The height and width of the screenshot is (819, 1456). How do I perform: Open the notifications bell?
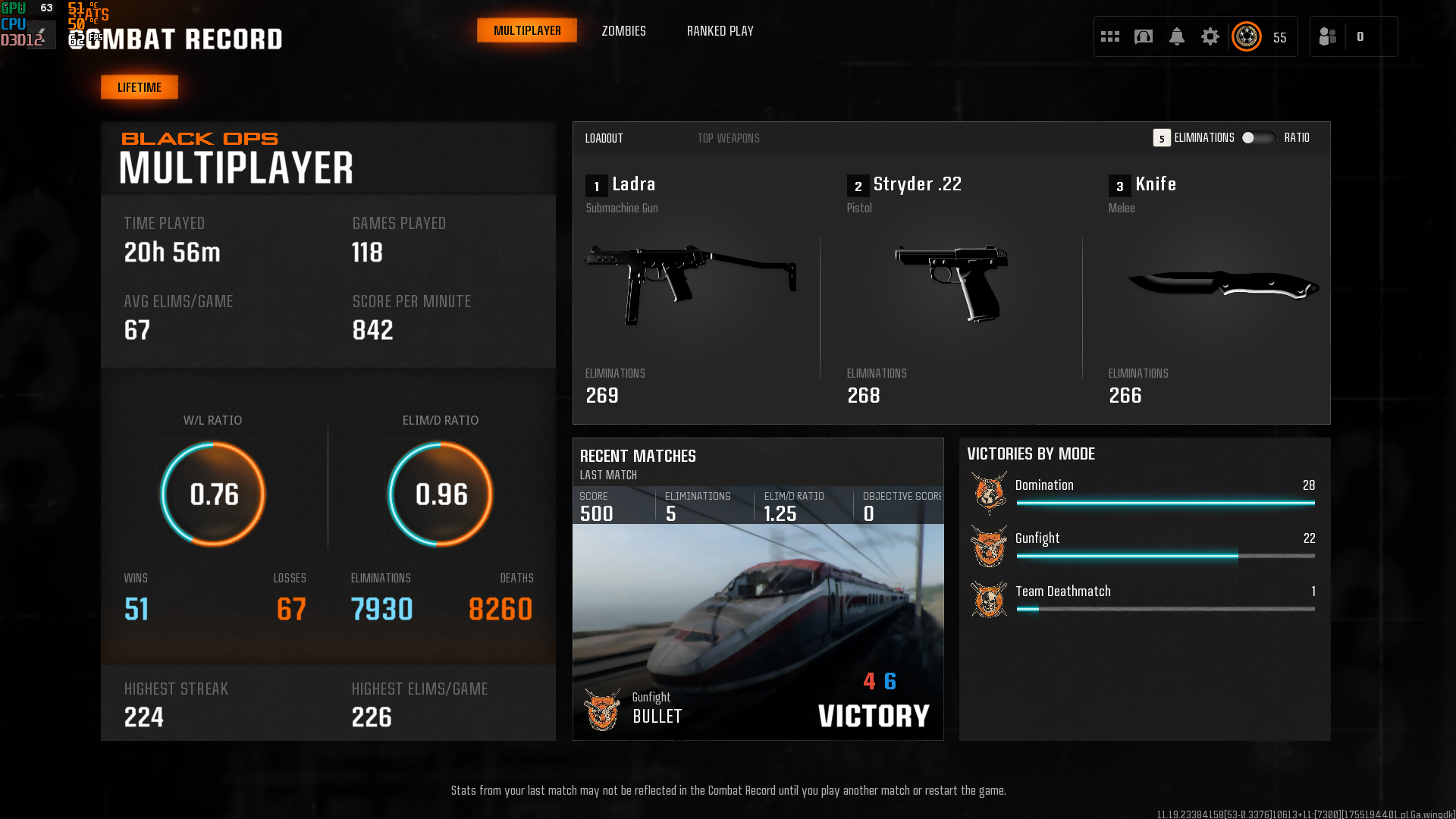tap(1177, 36)
